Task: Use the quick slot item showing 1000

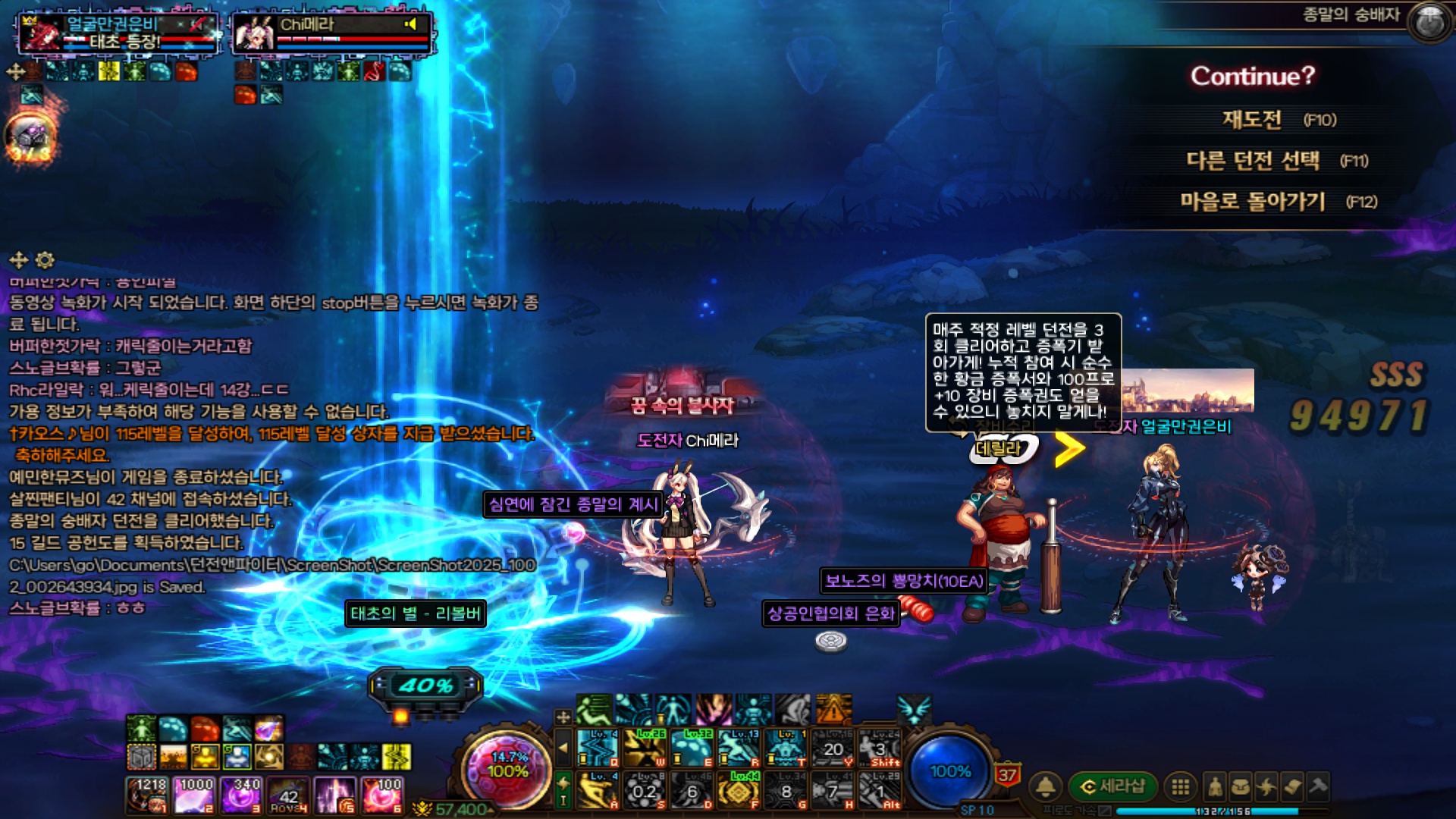Action: click(195, 795)
